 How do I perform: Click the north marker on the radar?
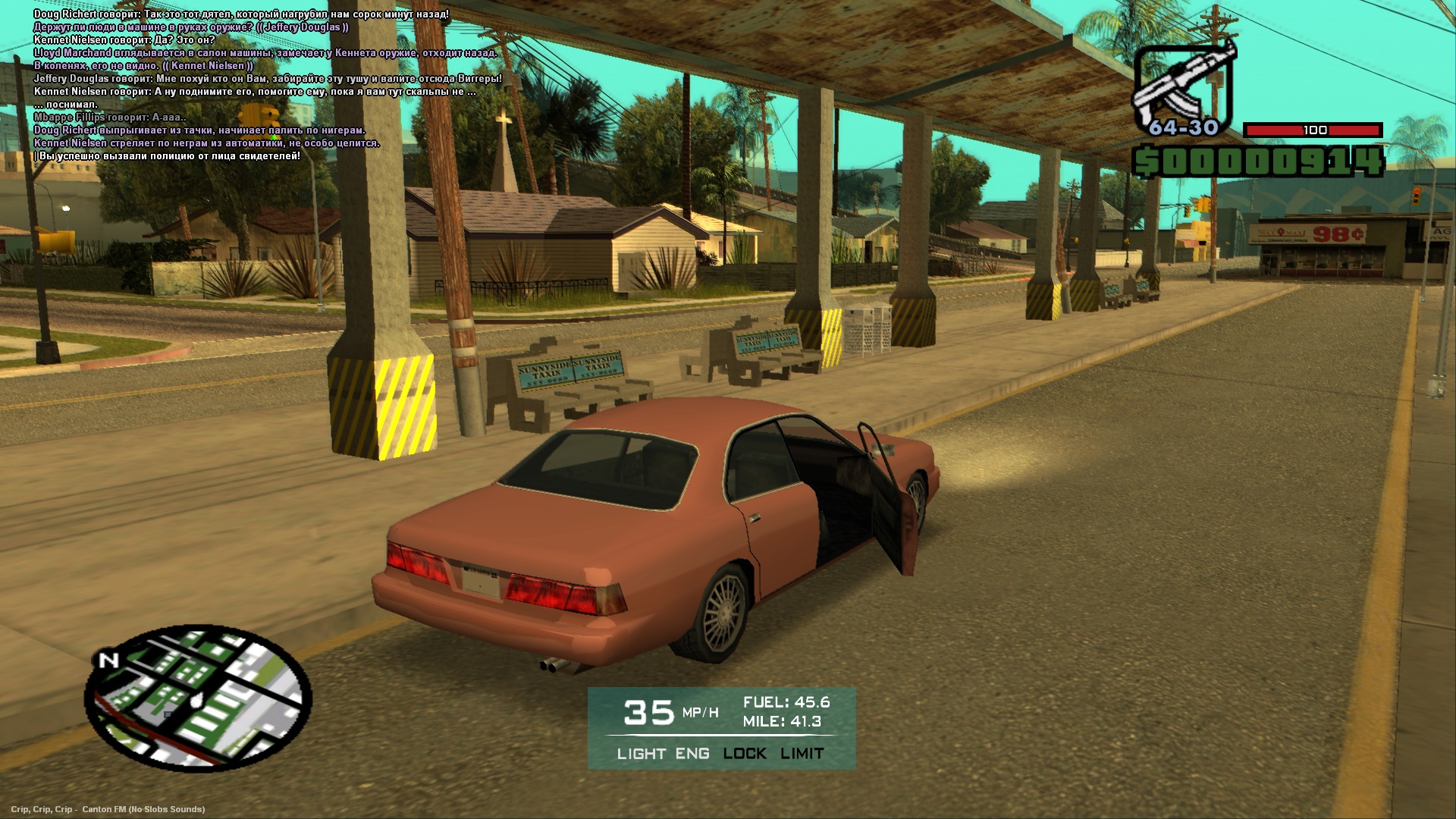[108, 661]
